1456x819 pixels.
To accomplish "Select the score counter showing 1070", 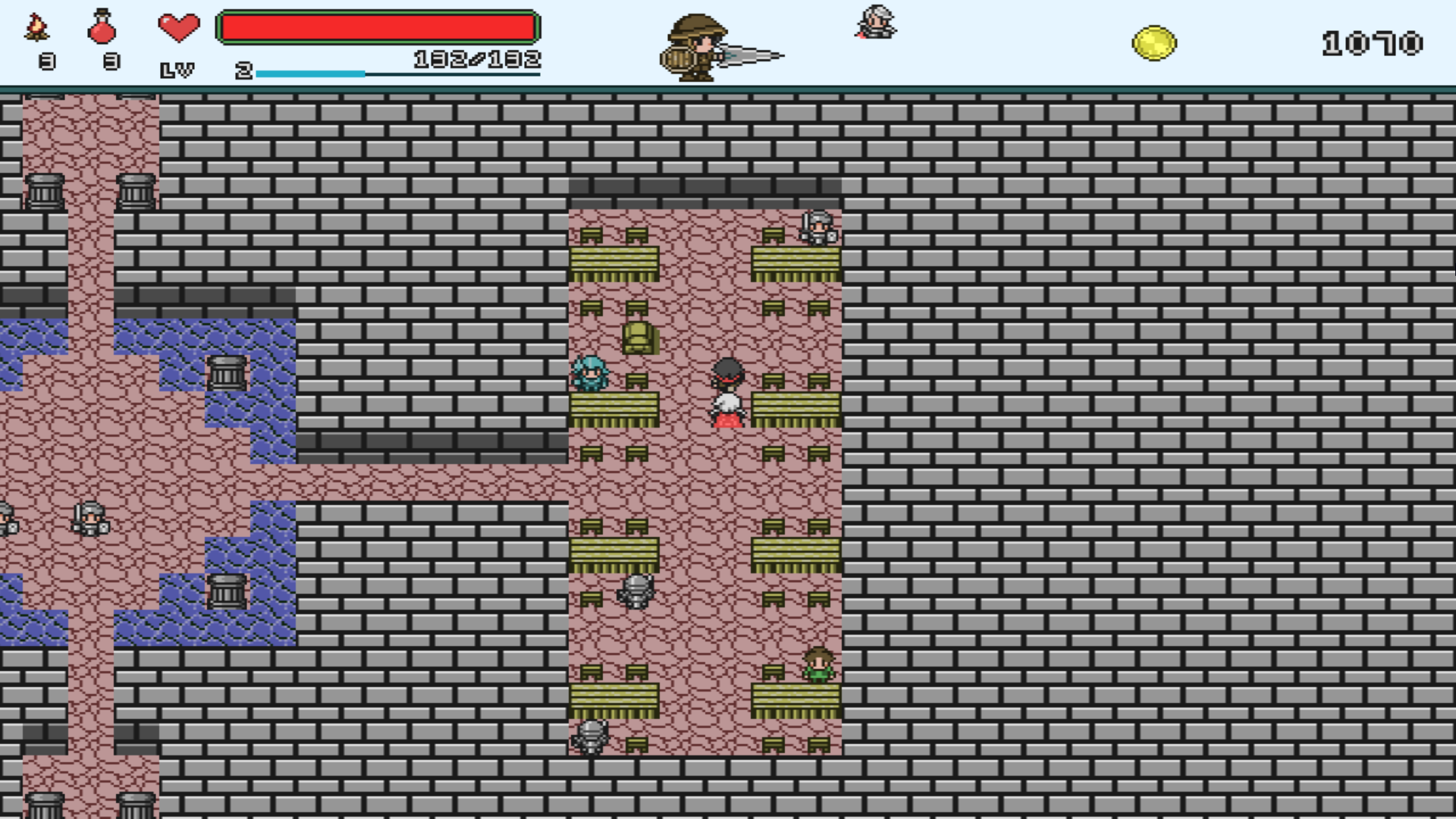I will point(1374,42).
